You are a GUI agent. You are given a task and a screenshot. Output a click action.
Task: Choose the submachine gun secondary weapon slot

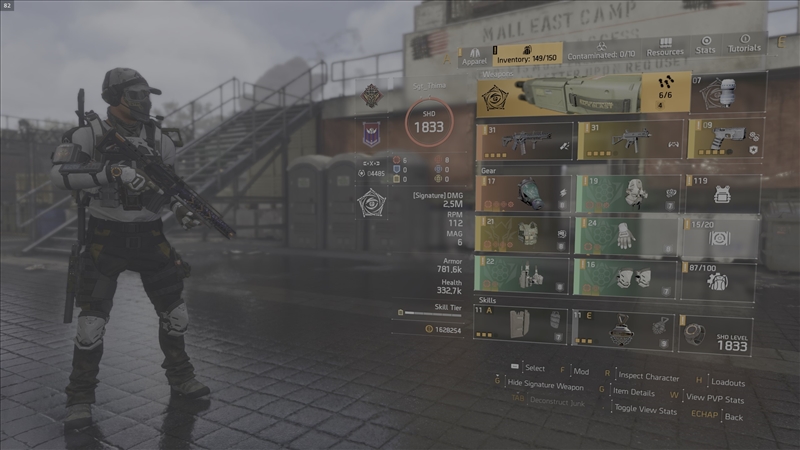630,139
